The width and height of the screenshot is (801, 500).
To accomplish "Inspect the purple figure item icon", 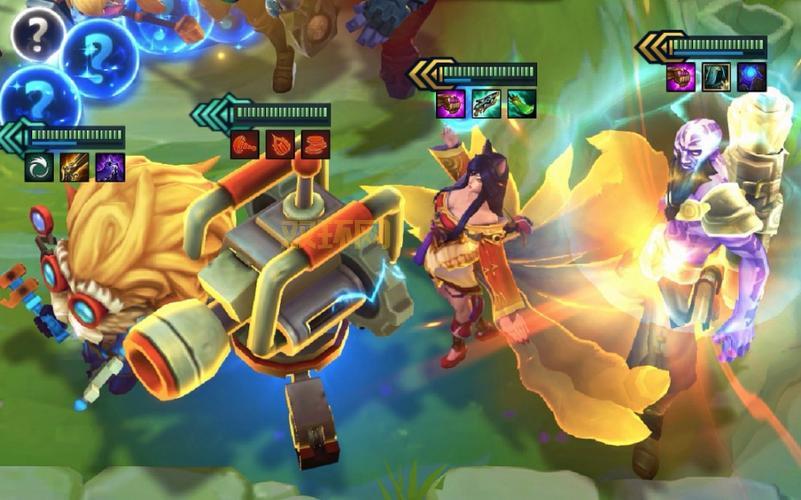I will pos(110,167).
